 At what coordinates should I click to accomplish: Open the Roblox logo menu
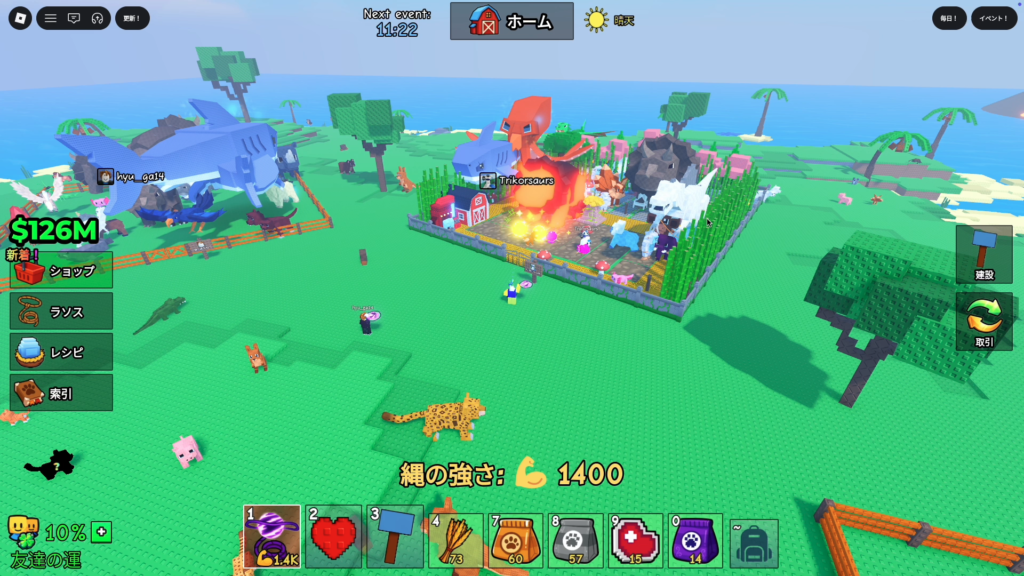[20, 18]
